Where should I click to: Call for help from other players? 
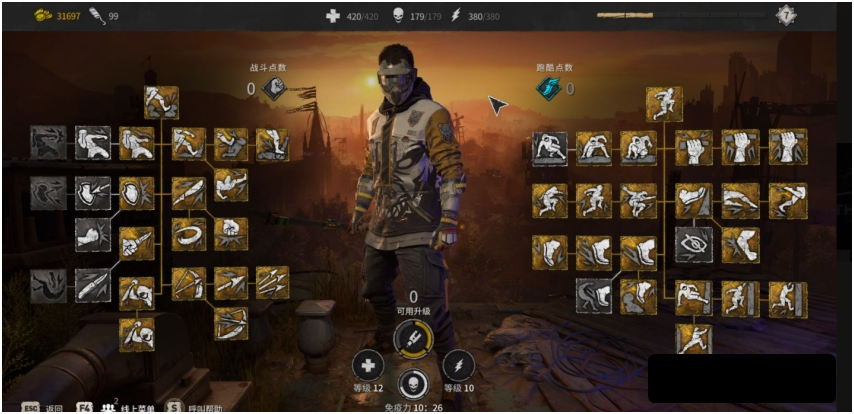200,407
